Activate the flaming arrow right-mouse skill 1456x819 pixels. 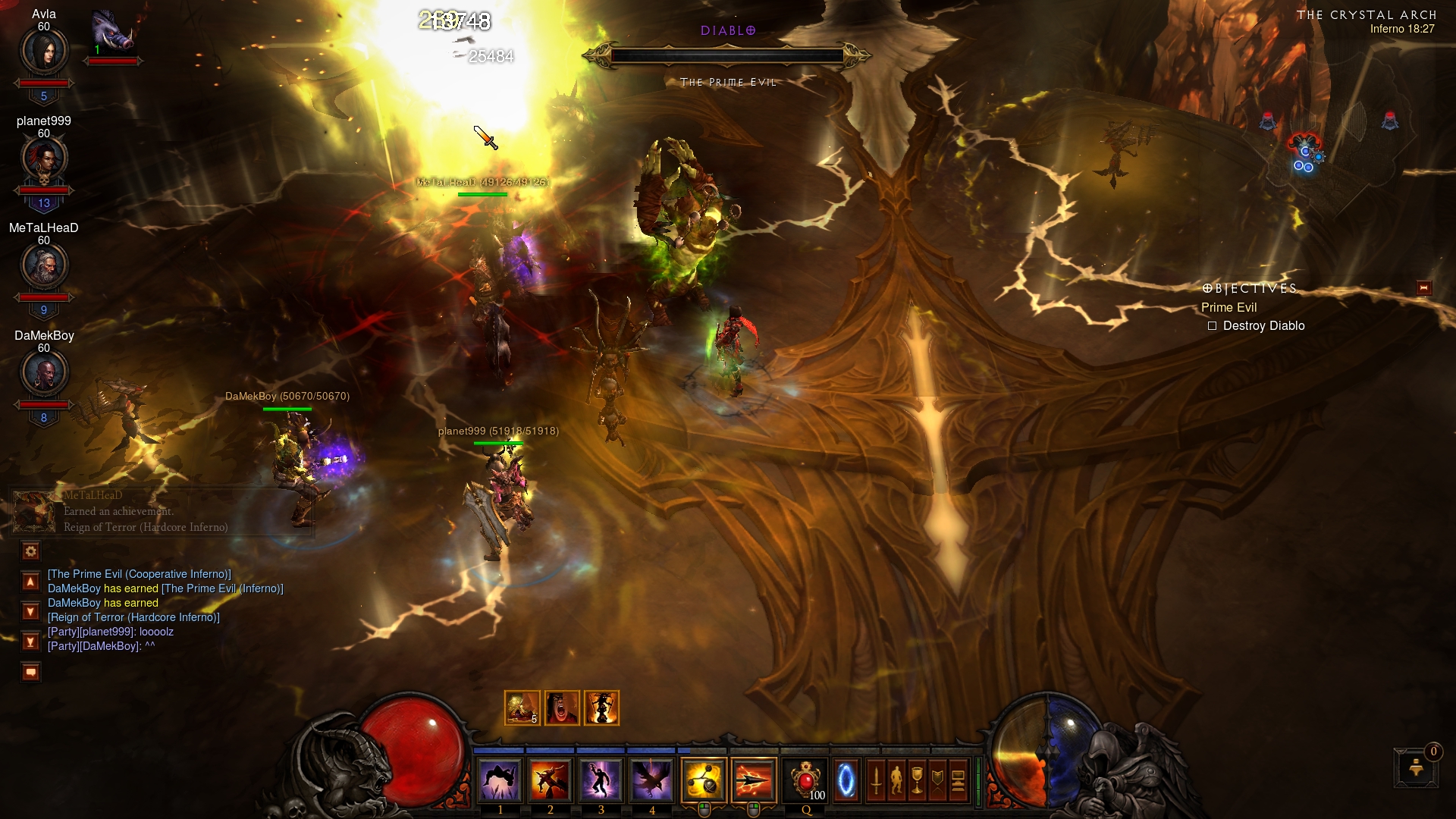point(754,780)
